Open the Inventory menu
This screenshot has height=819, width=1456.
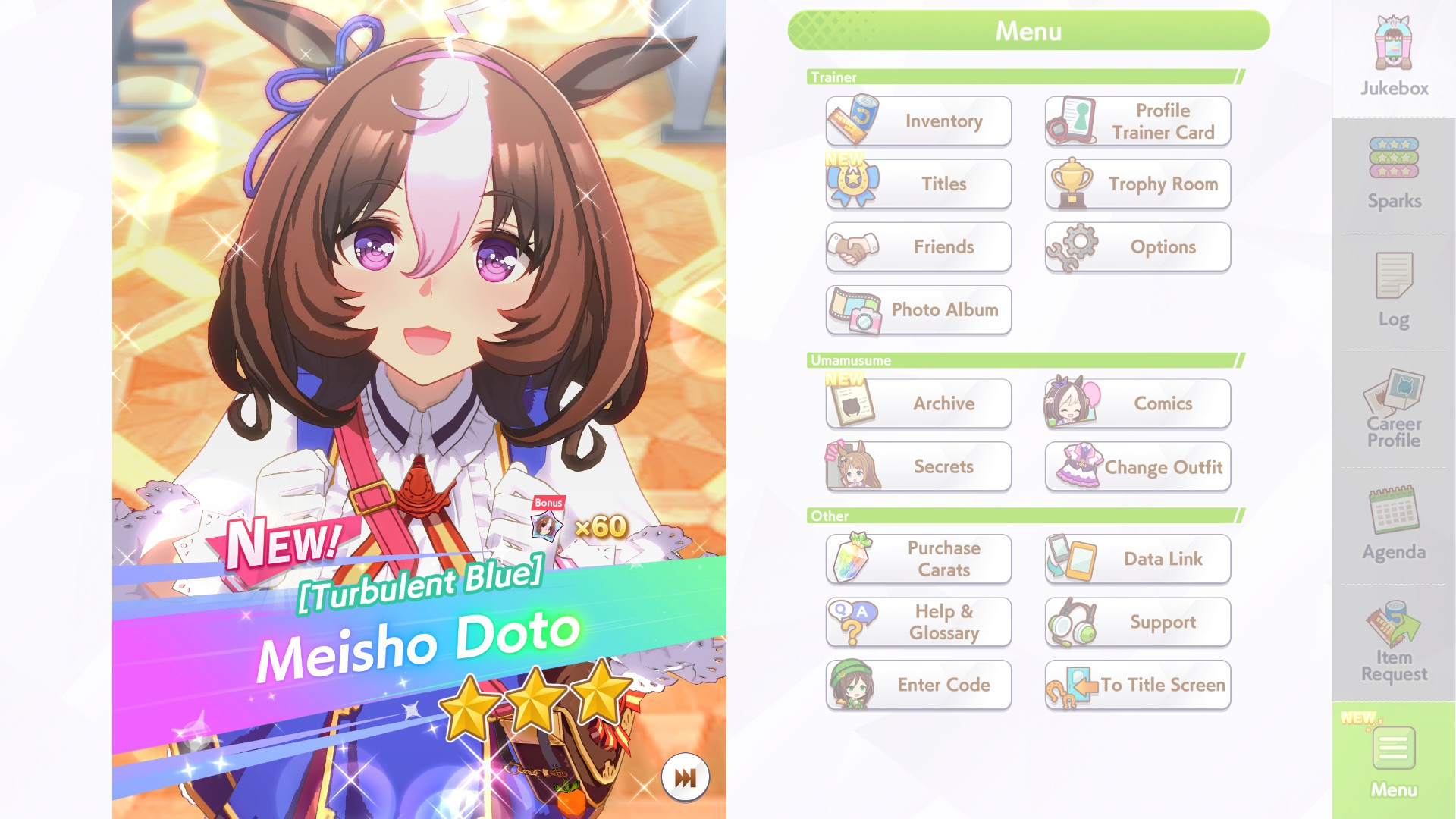pyautogui.click(x=918, y=121)
